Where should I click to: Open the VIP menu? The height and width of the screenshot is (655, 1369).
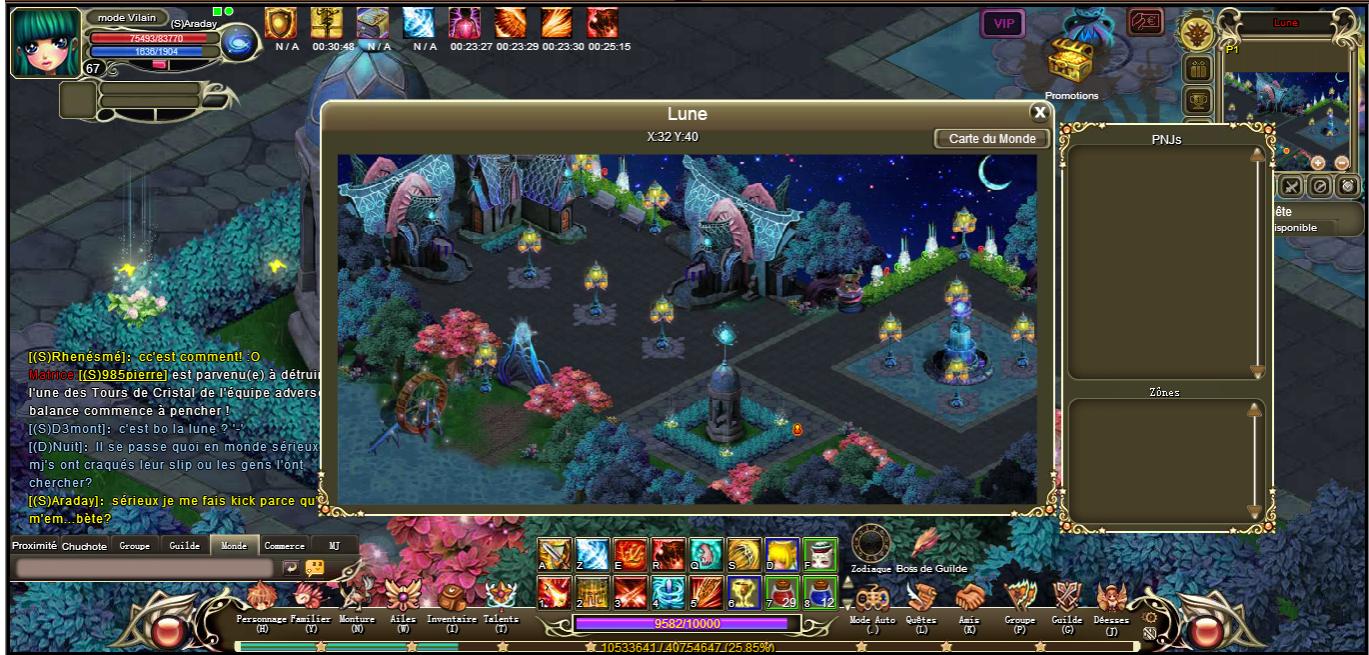coord(1002,23)
